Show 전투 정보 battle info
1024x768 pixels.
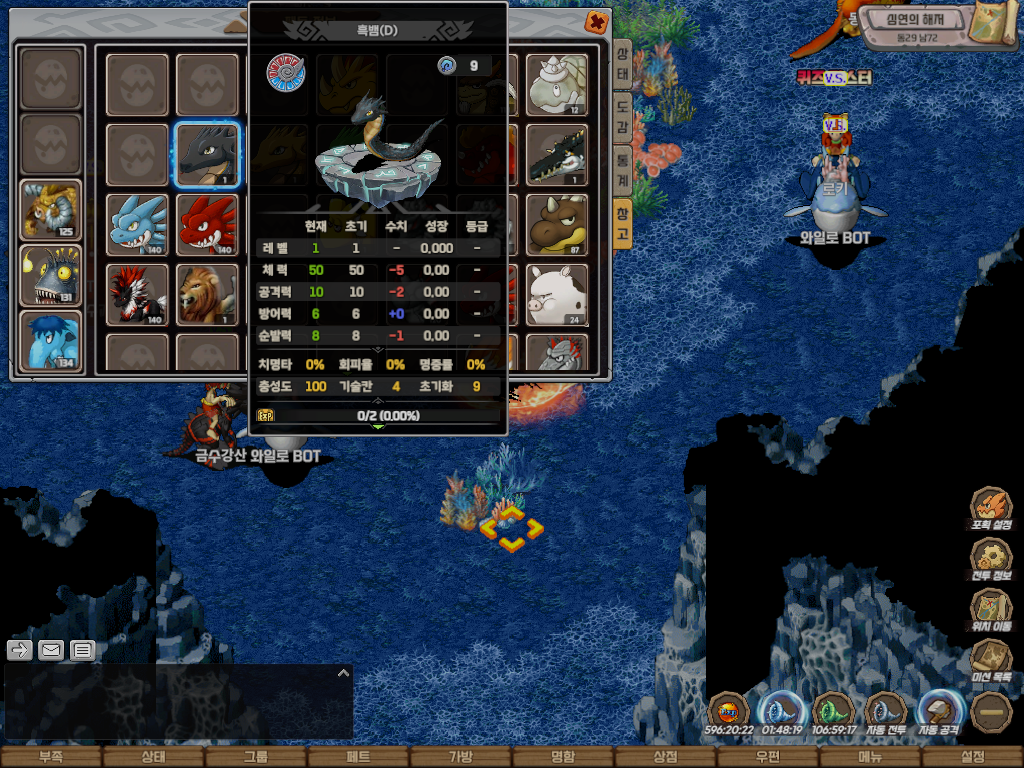point(991,559)
